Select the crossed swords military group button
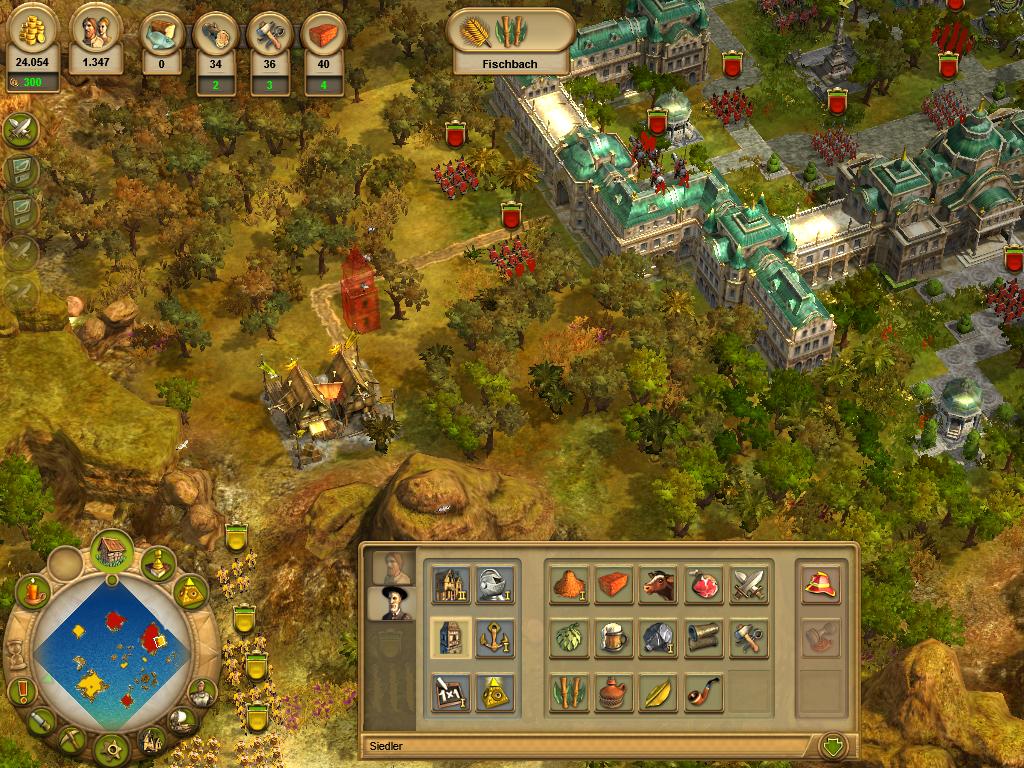The height and width of the screenshot is (768, 1024). click(20, 129)
